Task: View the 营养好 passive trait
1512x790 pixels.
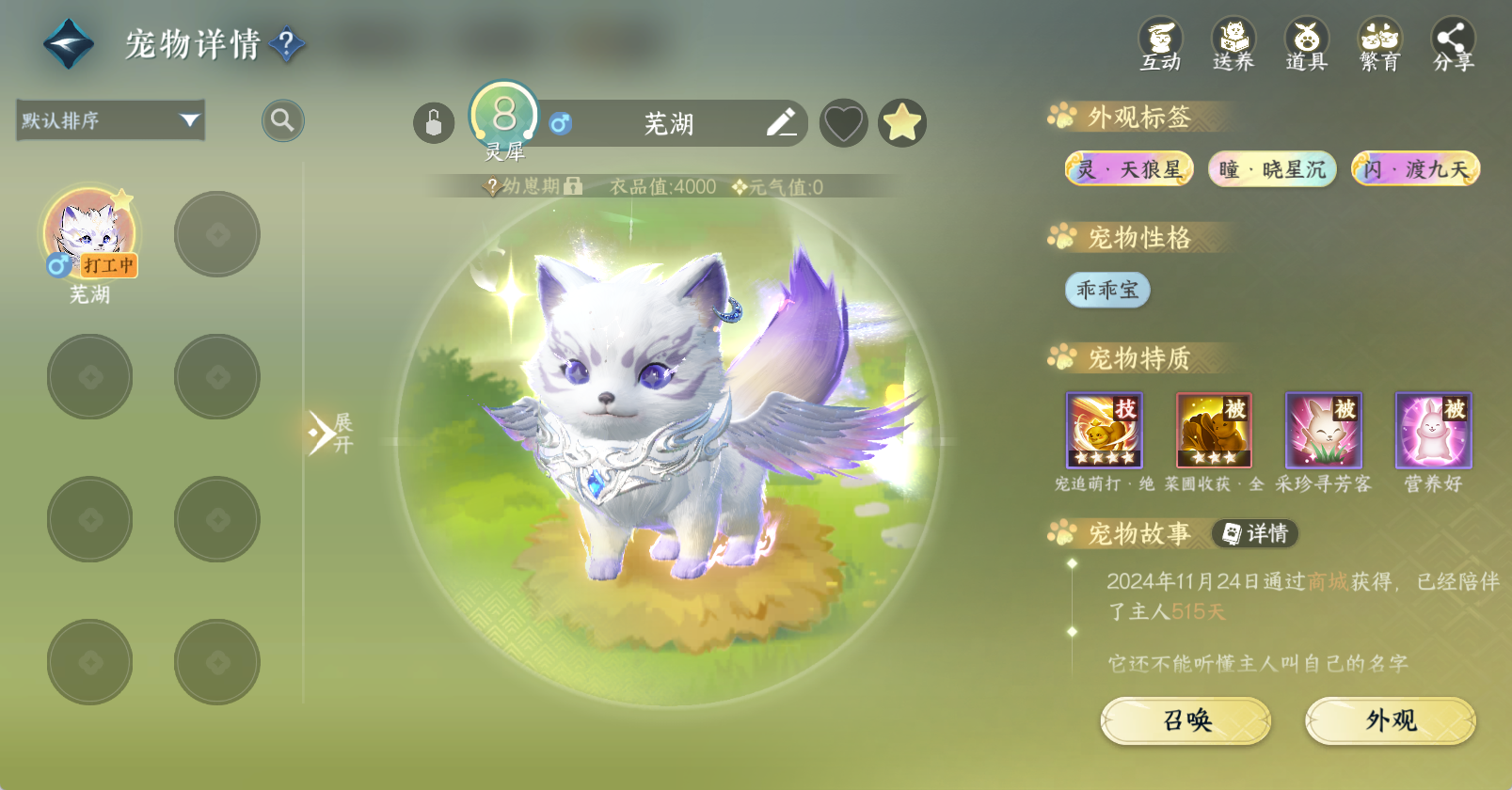Action: pyautogui.click(x=1433, y=431)
